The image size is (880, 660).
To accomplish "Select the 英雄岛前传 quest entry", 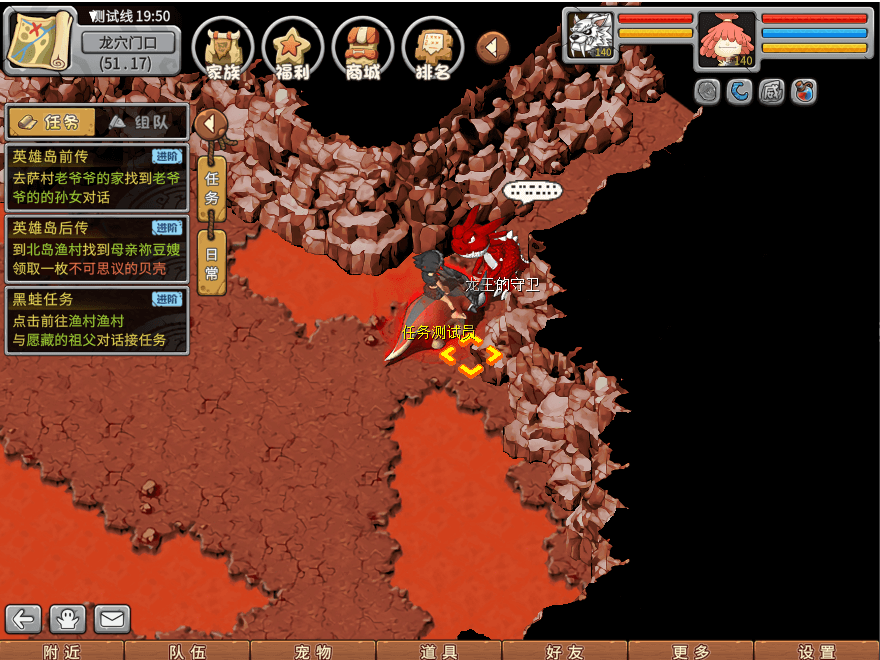I will pyautogui.click(x=96, y=176).
